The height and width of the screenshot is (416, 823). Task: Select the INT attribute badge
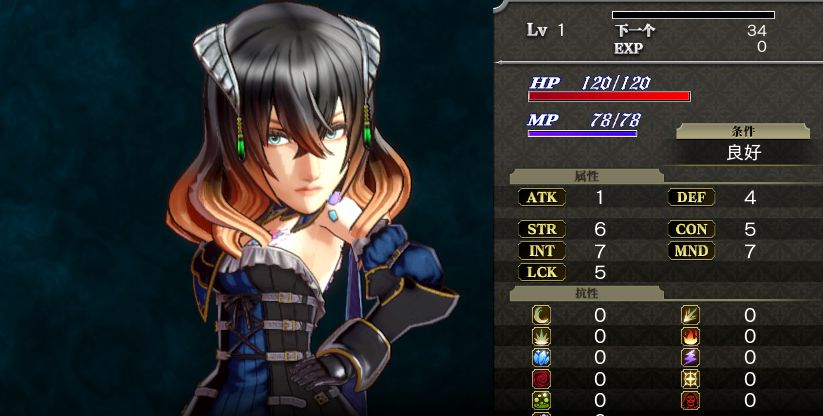pos(541,250)
